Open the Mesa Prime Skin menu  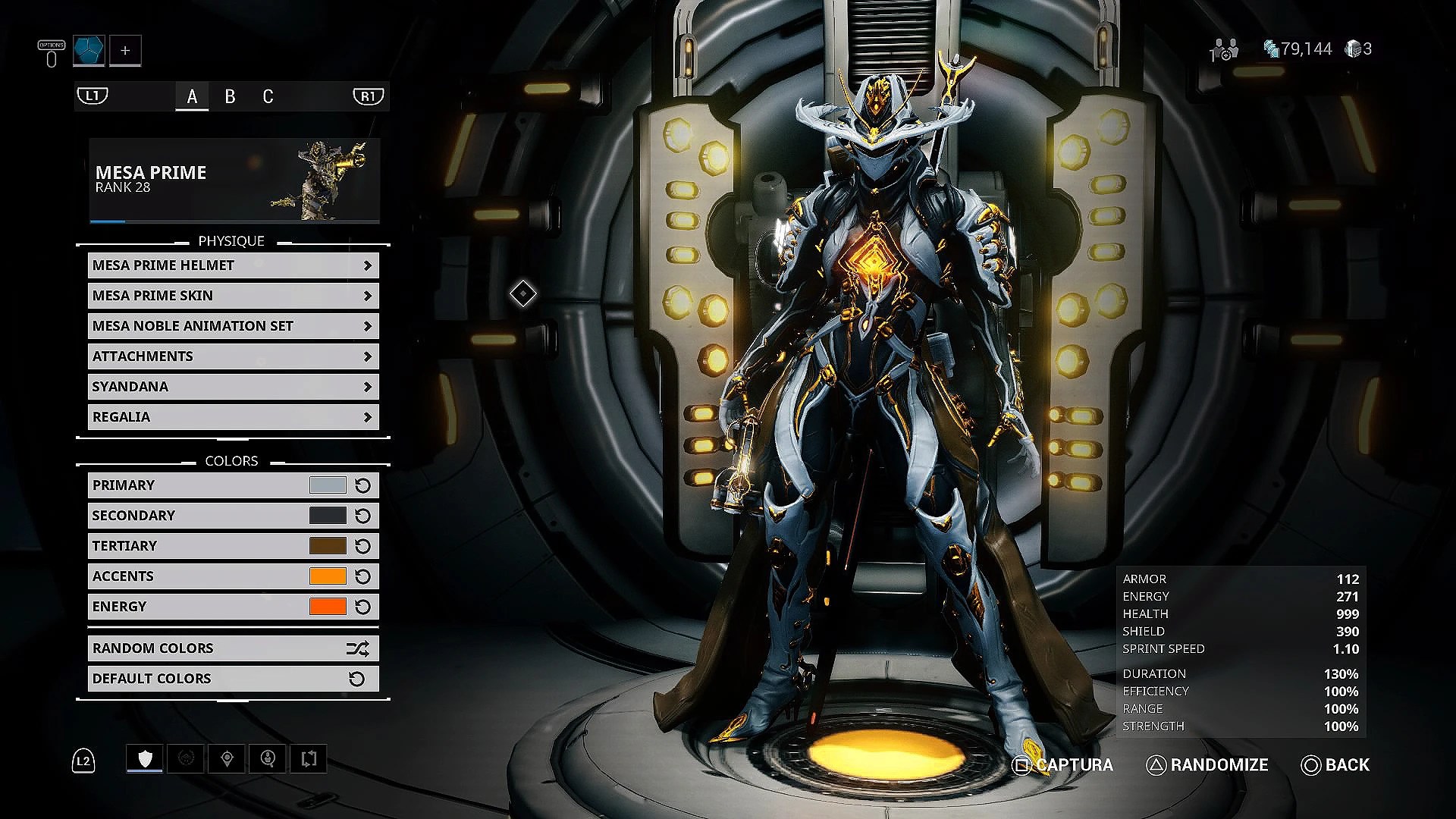click(233, 296)
